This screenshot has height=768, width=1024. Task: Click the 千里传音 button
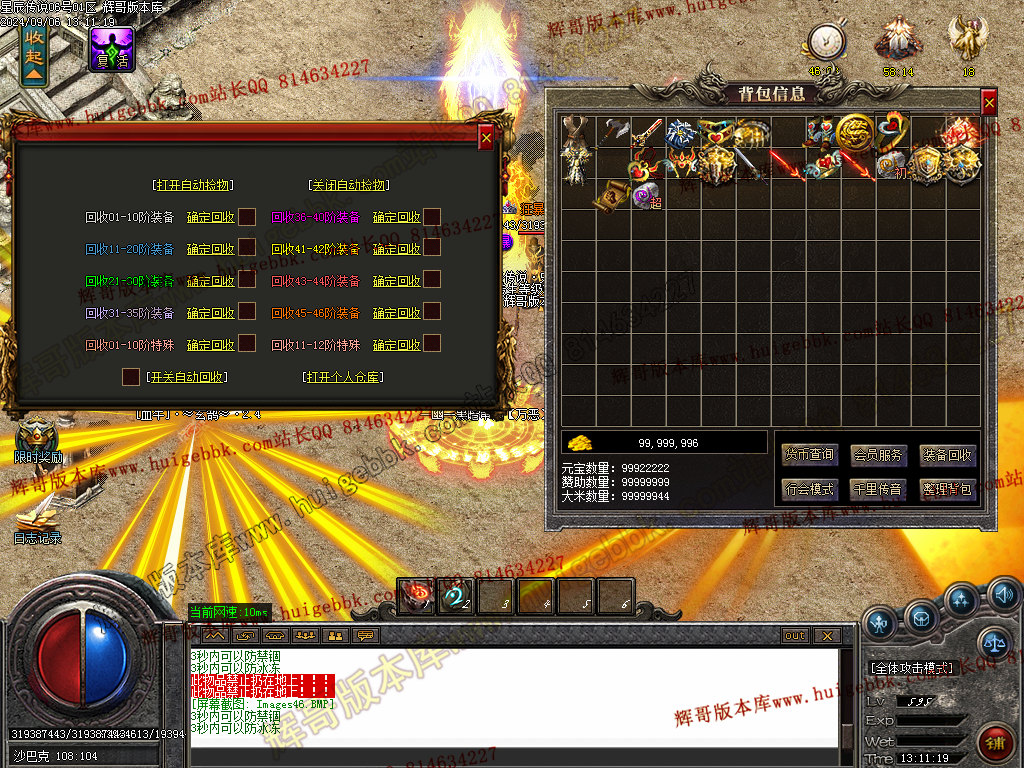878,489
